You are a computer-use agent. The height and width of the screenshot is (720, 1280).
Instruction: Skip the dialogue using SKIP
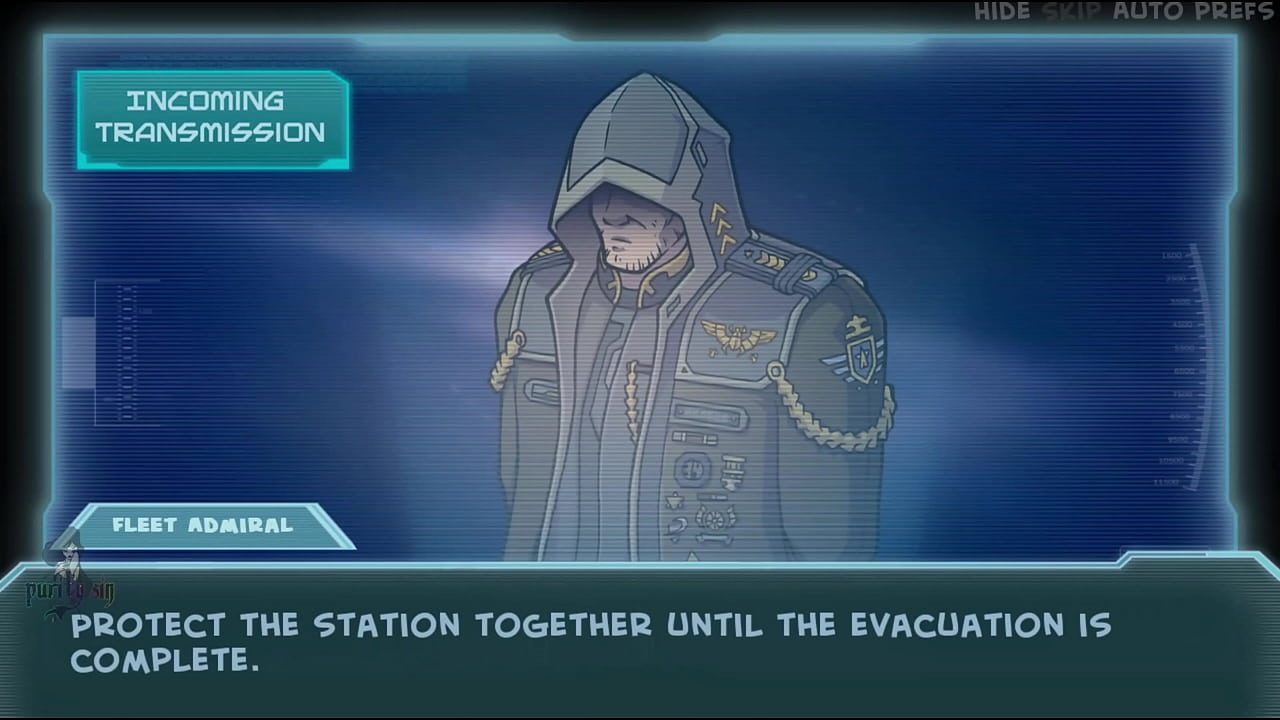pos(1071,12)
